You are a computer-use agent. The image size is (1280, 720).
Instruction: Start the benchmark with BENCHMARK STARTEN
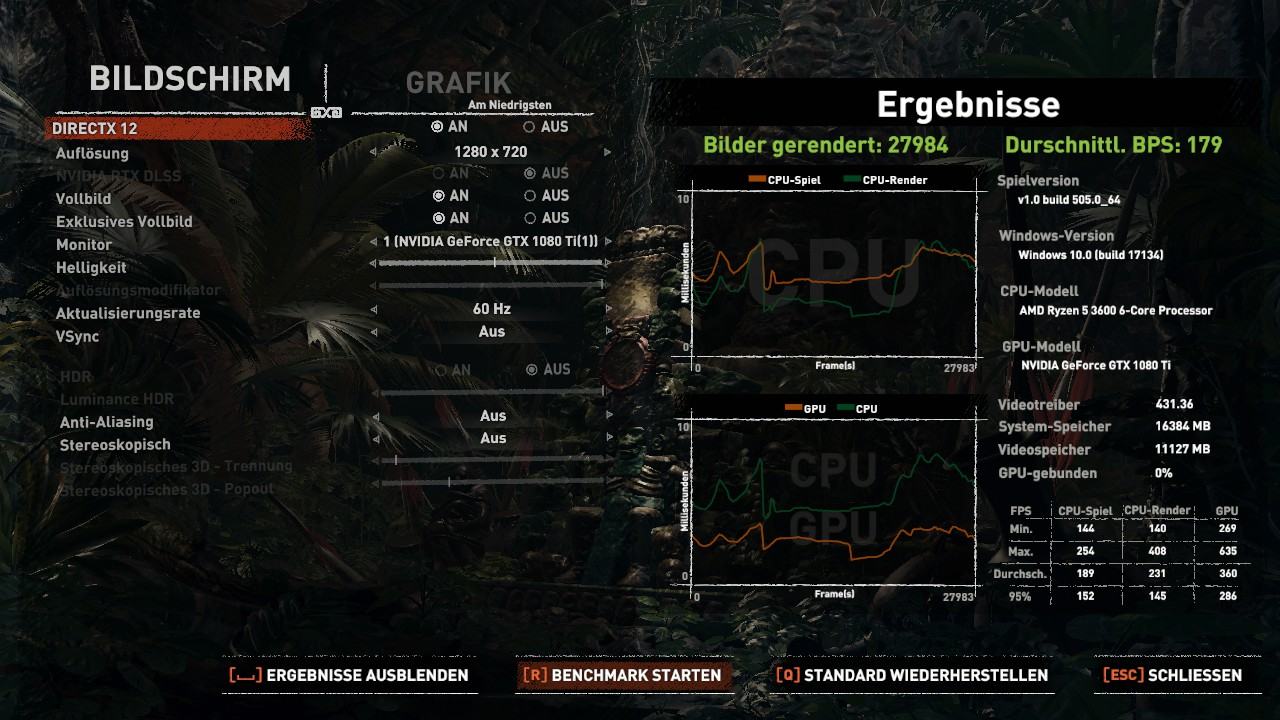tap(622, 675)
